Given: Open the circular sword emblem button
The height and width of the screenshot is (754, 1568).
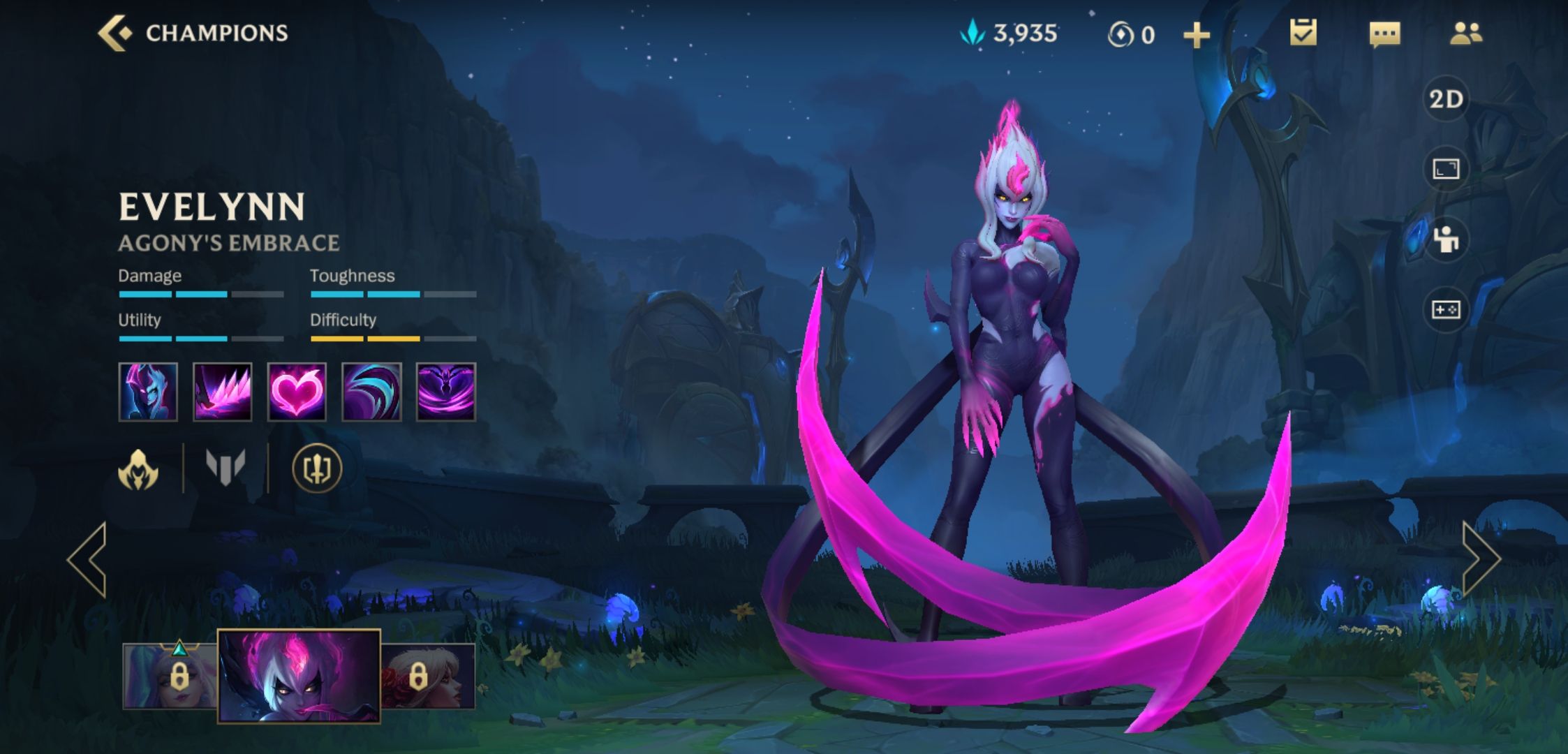Looking at the screenshot, I should point(317,468).
